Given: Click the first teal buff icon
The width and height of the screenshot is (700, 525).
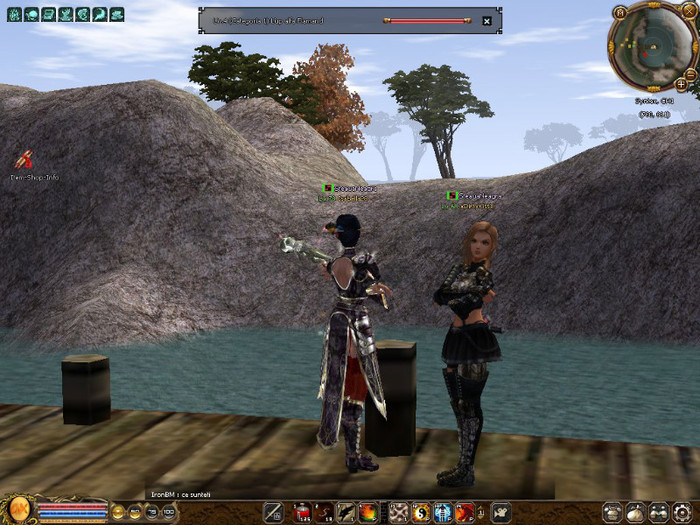Looking at the screenshot, I should (15, 15).
